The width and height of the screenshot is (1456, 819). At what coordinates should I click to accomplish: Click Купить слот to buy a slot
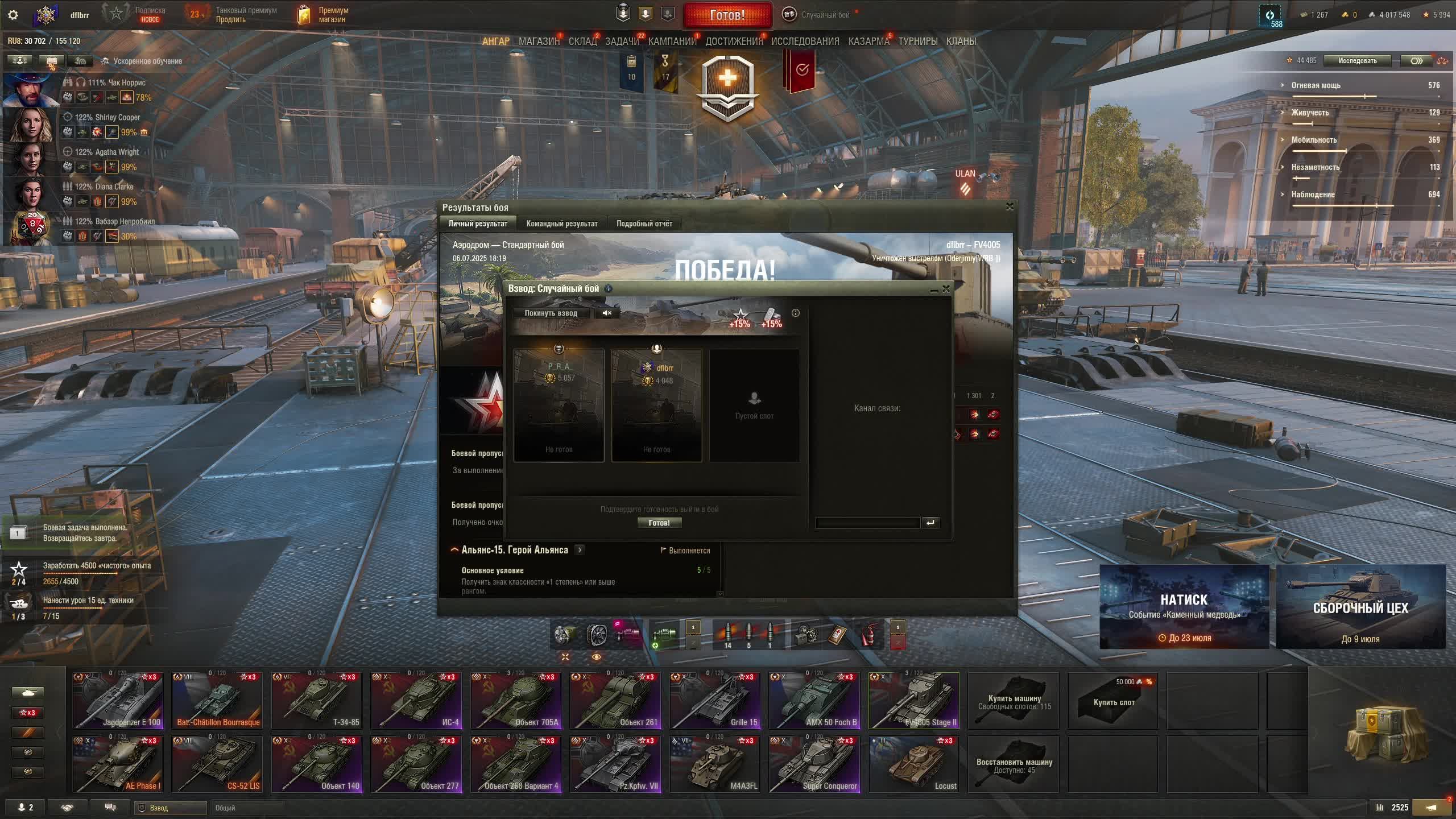[x=1113, y=701]
